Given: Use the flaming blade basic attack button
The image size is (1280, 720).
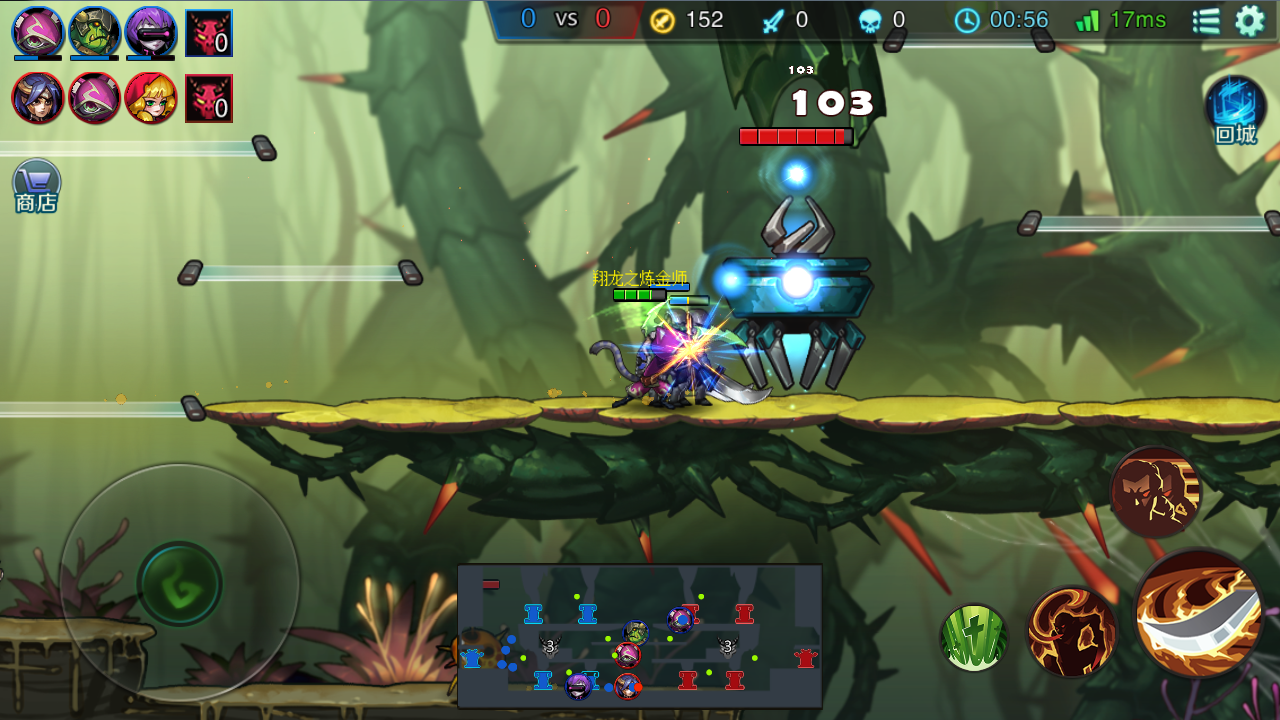Looking at the screenshot, I should 1200,612.
